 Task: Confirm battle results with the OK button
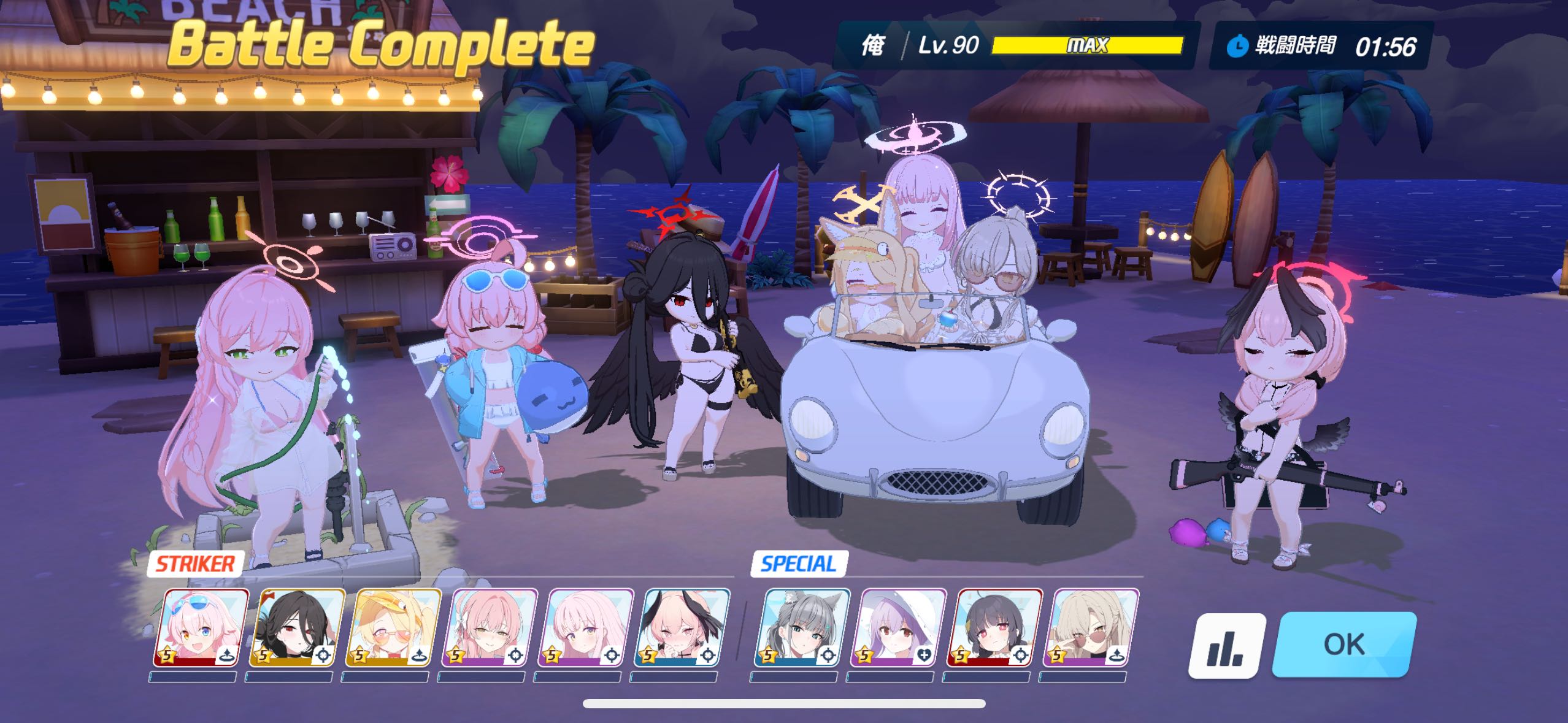click(x=1343, y=644)
